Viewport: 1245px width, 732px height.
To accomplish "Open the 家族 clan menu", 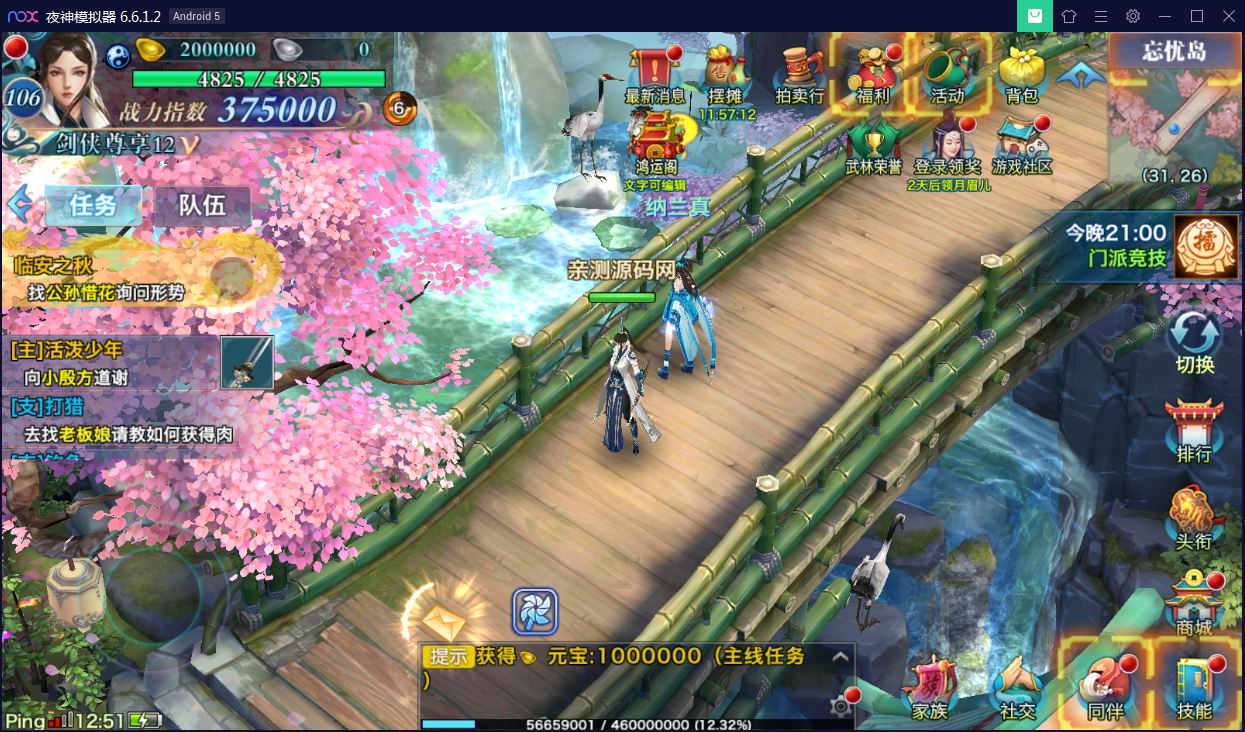I will coord(930,688).
